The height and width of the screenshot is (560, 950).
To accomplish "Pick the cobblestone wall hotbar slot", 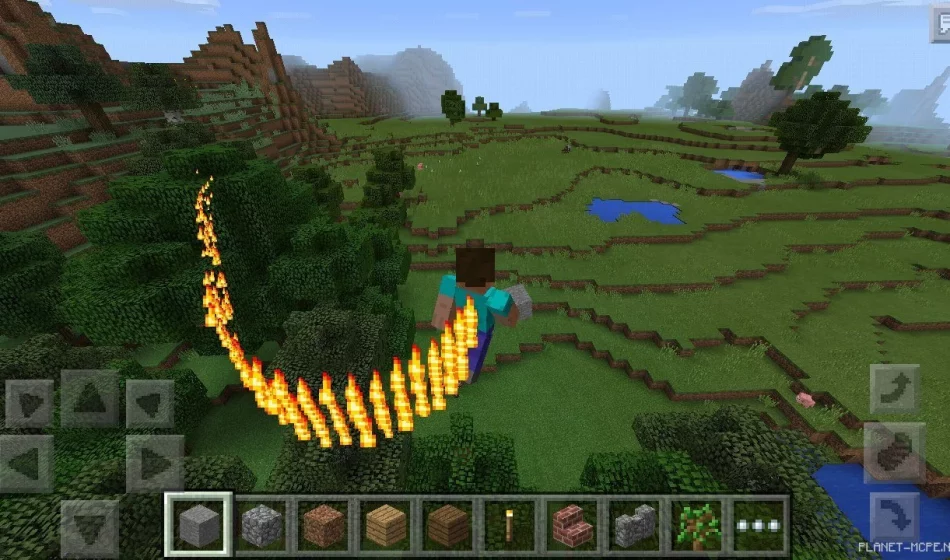I will [634, 523].
